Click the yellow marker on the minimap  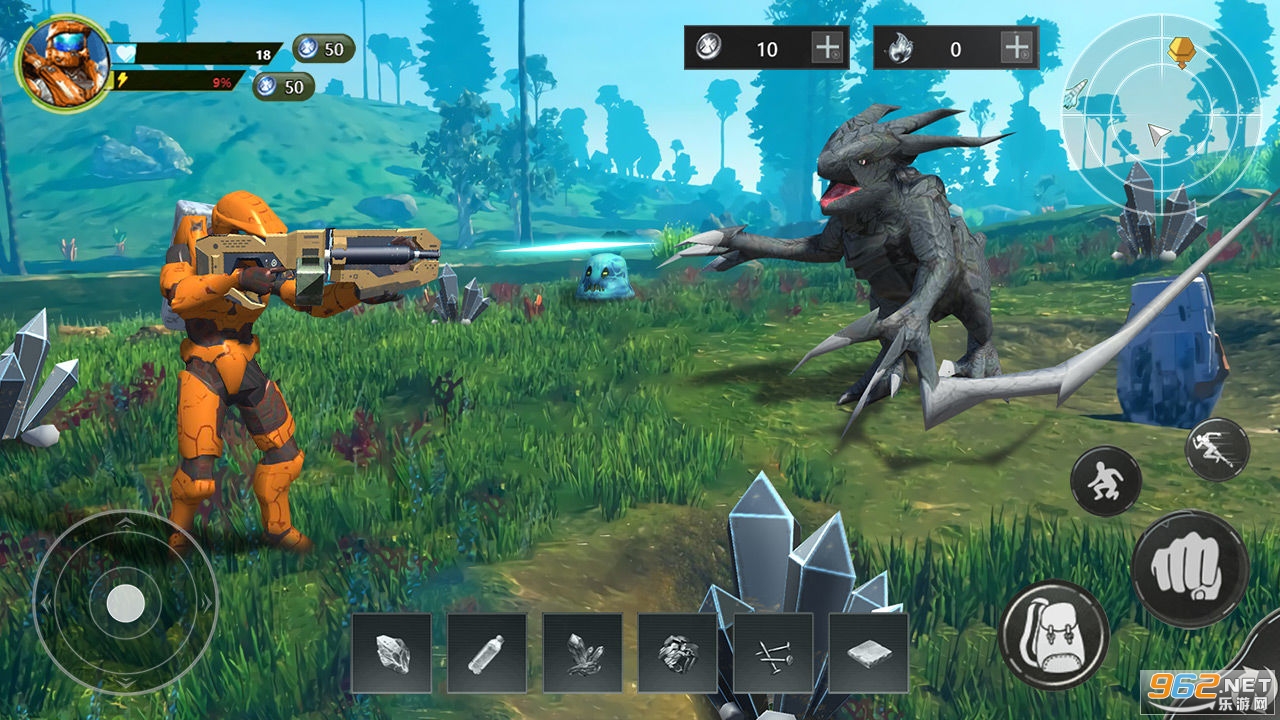1181,50
